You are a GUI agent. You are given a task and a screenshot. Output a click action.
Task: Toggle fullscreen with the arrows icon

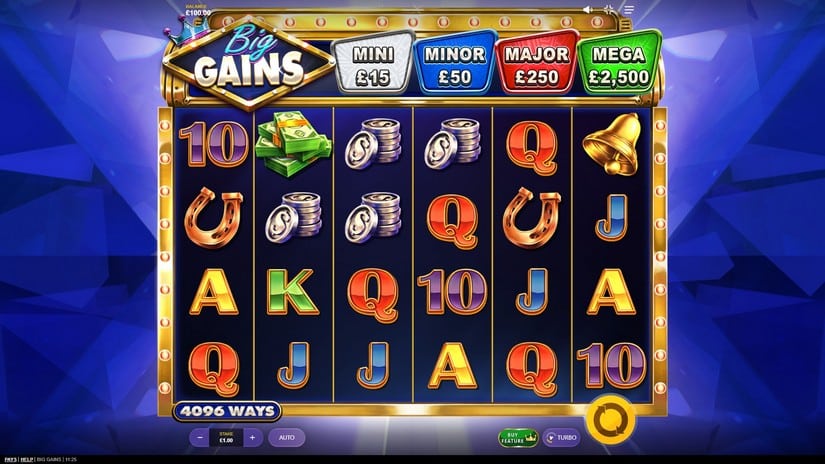tap(609, 10)
